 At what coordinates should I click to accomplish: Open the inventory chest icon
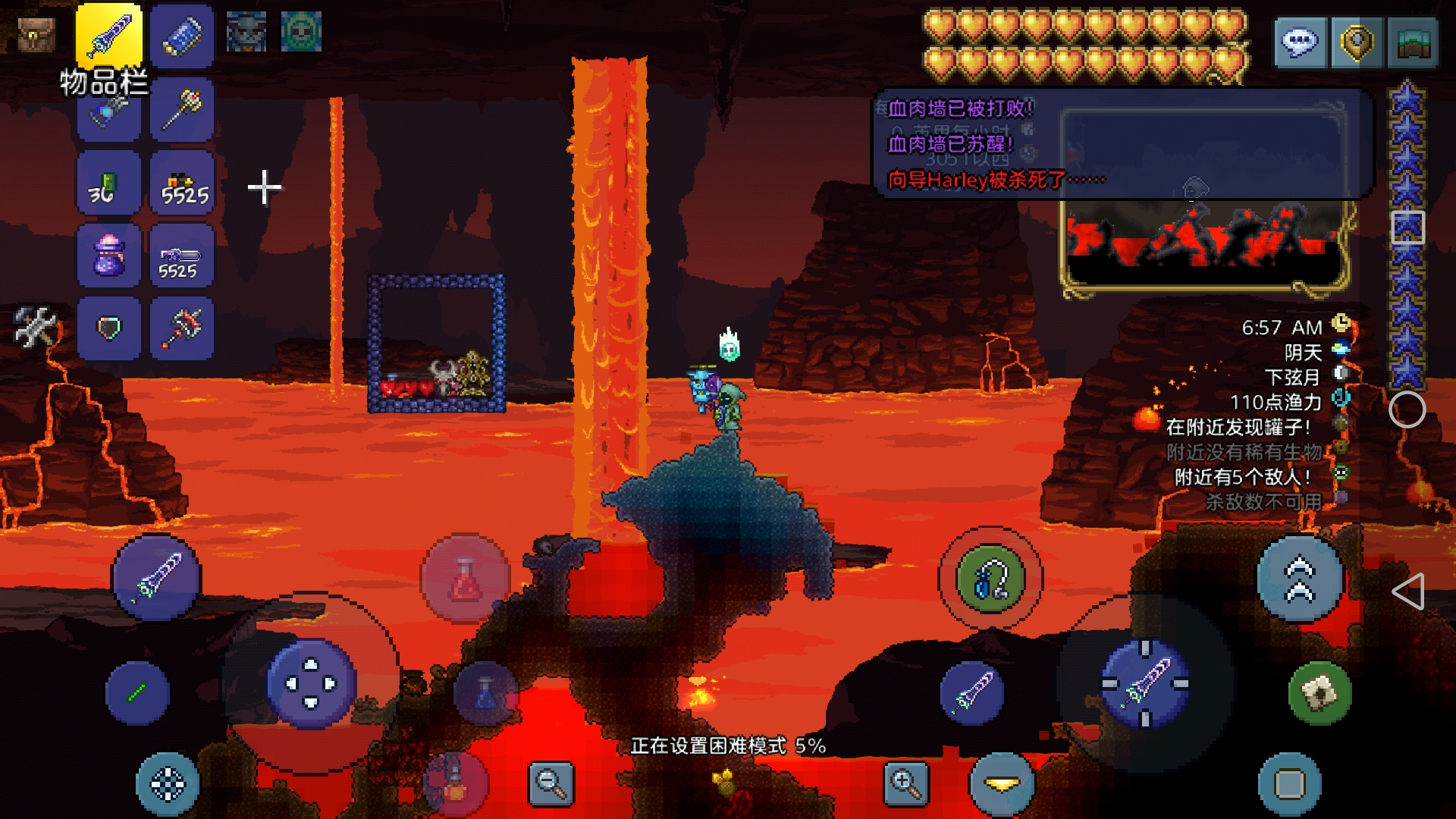point(36,34)
